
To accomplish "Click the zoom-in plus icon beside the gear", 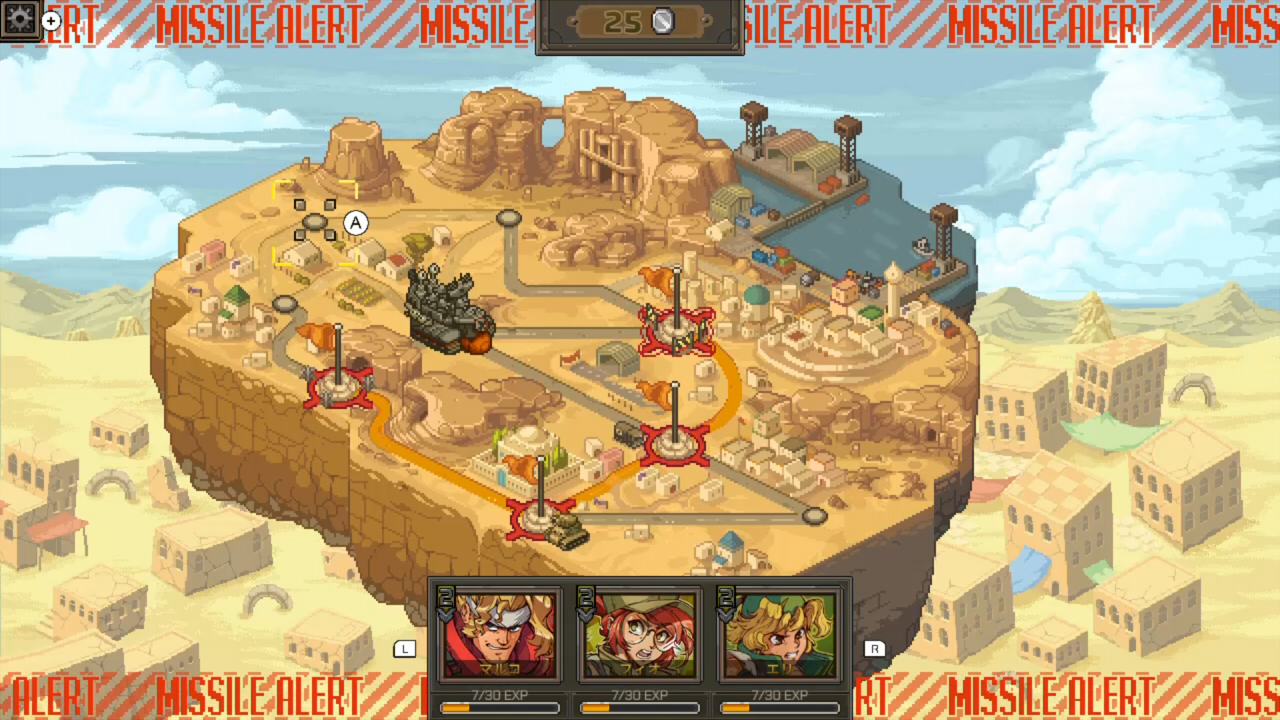I will click(x=50, y=22).
